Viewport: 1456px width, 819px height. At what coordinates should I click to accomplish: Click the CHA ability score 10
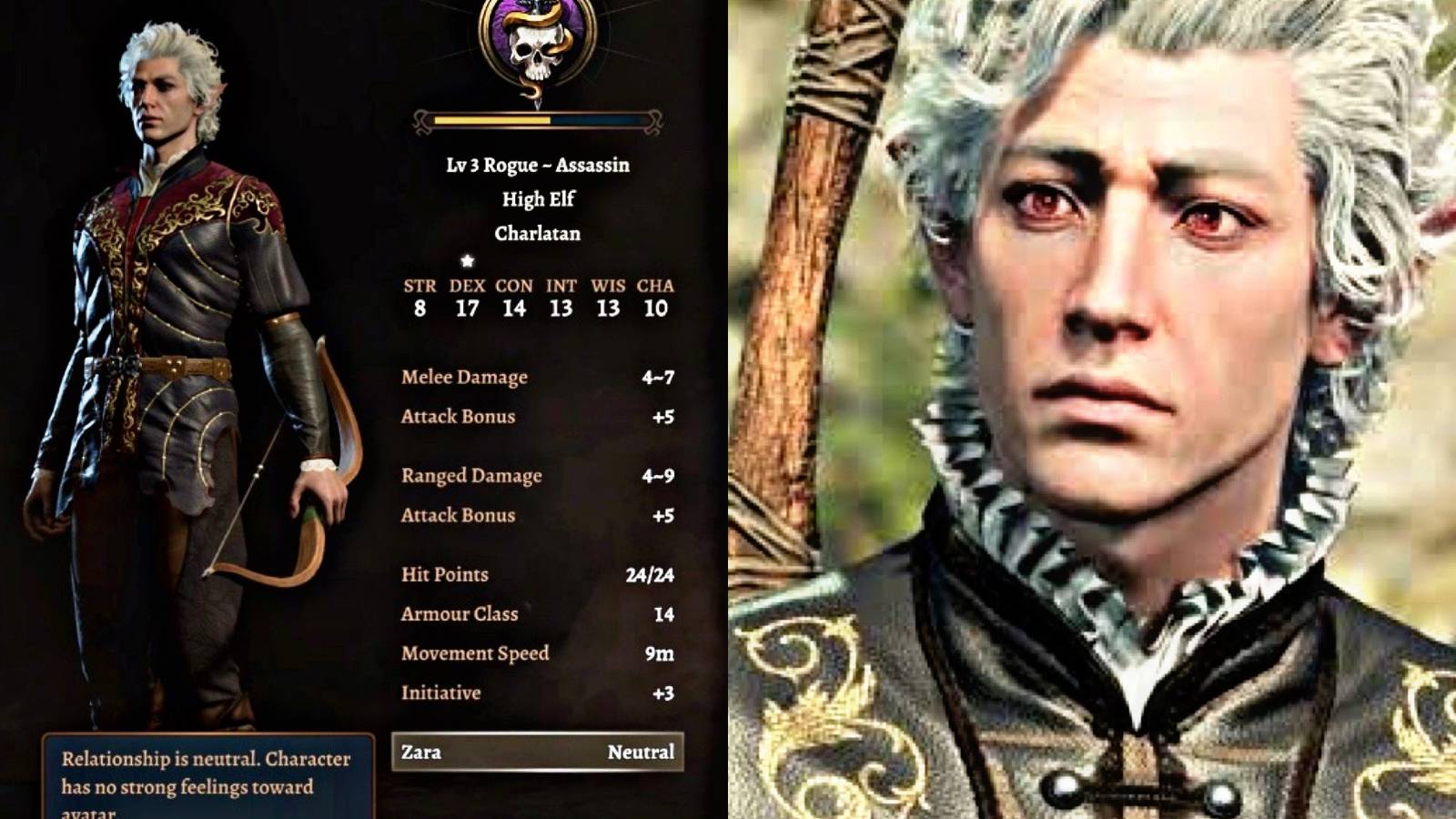pos(657,308)
